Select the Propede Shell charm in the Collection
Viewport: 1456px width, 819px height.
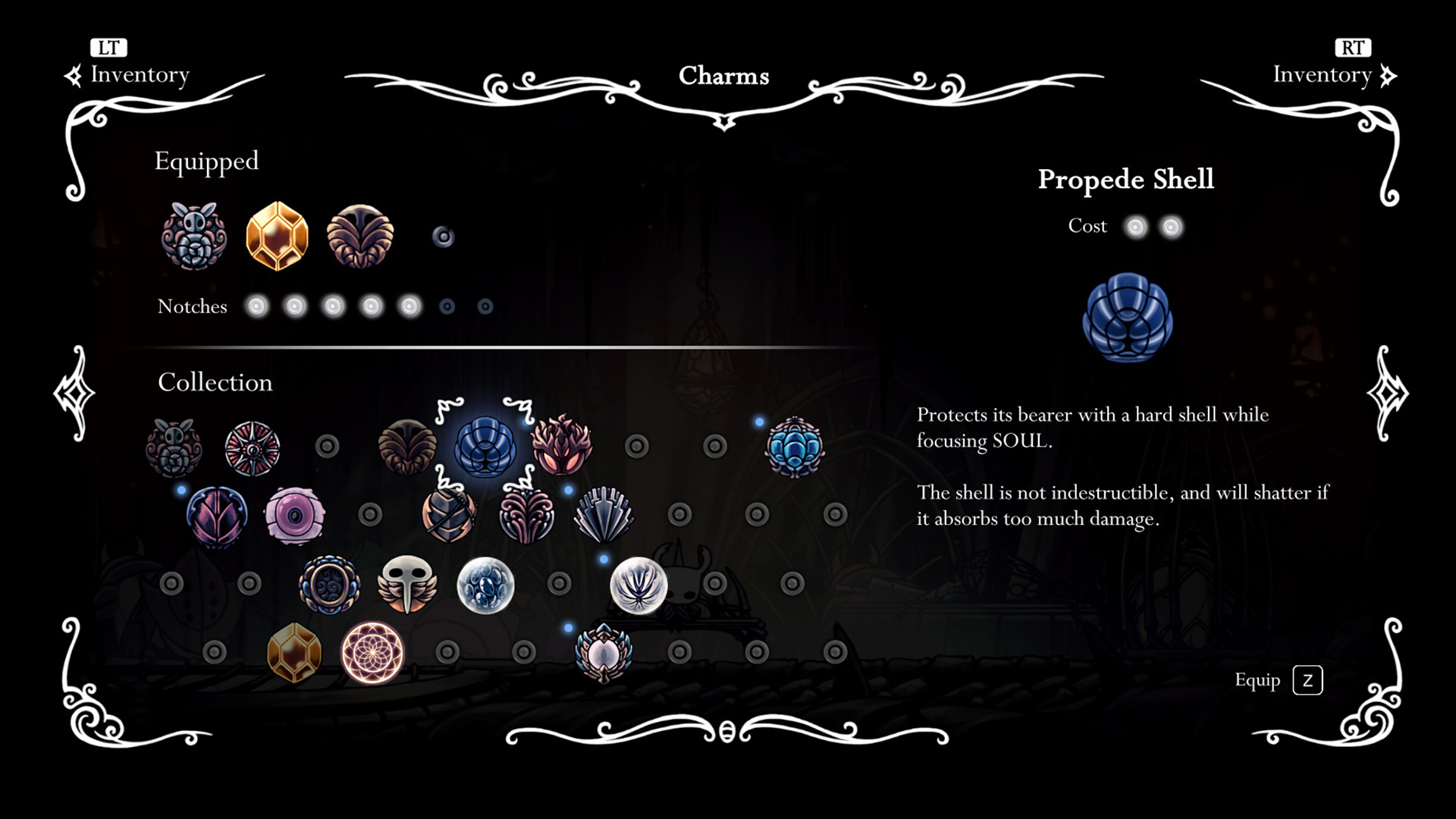[x=485, y=447]
